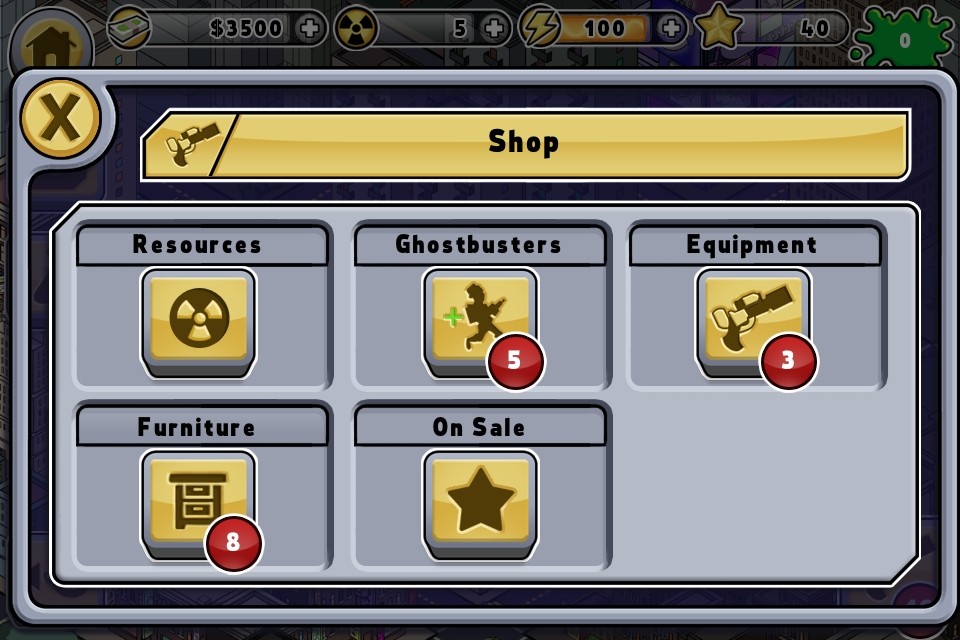Browse the Equipment category
Viewport: 960px width, 640px height.
[x=752, y=320]
